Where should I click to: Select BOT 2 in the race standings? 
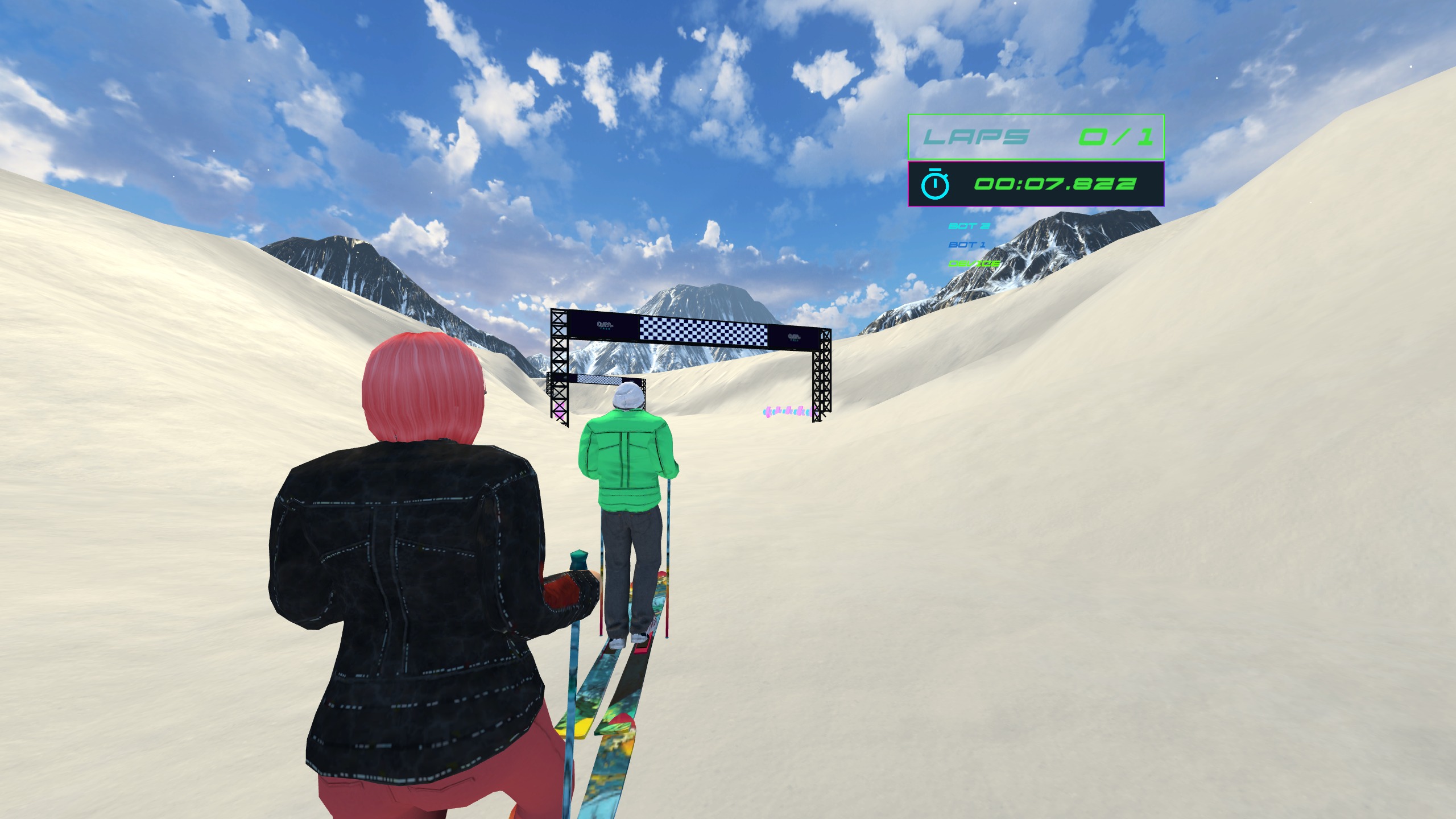(x=969, y=226)
